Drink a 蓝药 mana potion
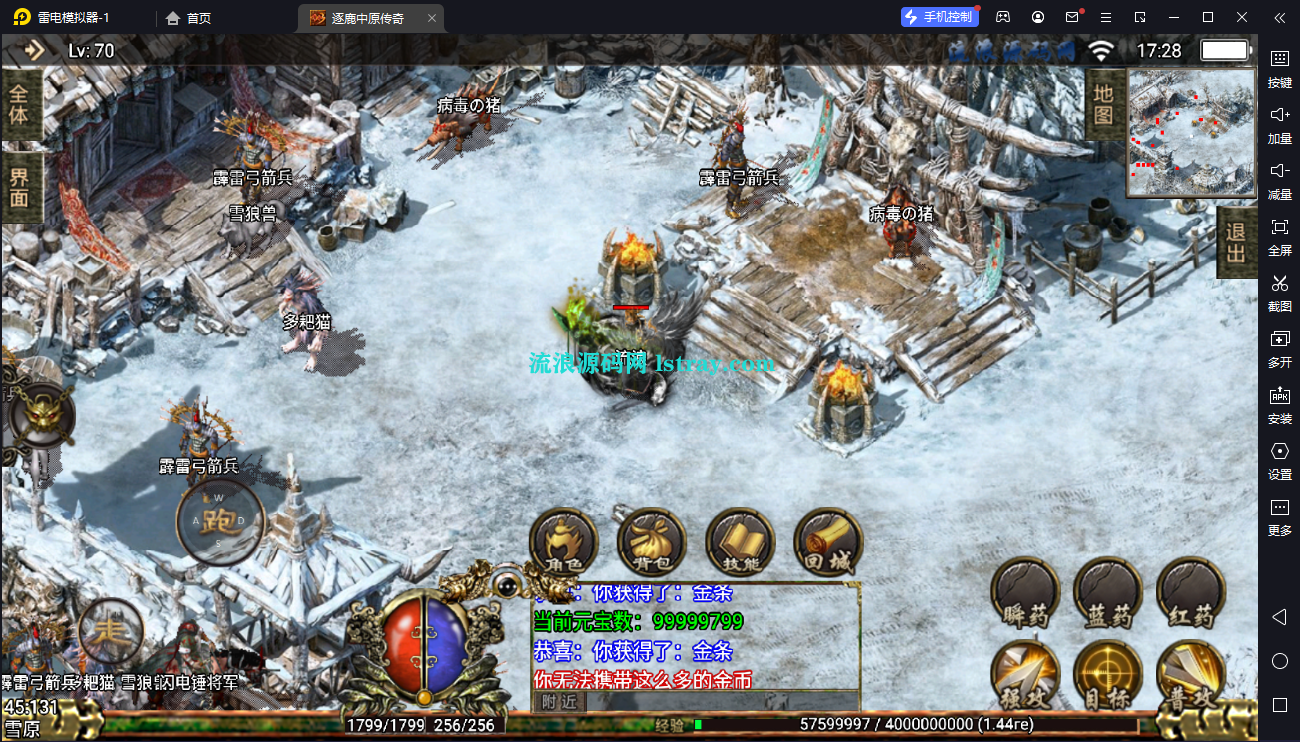The image size is (1300, 742). [x=1108, y=592]
